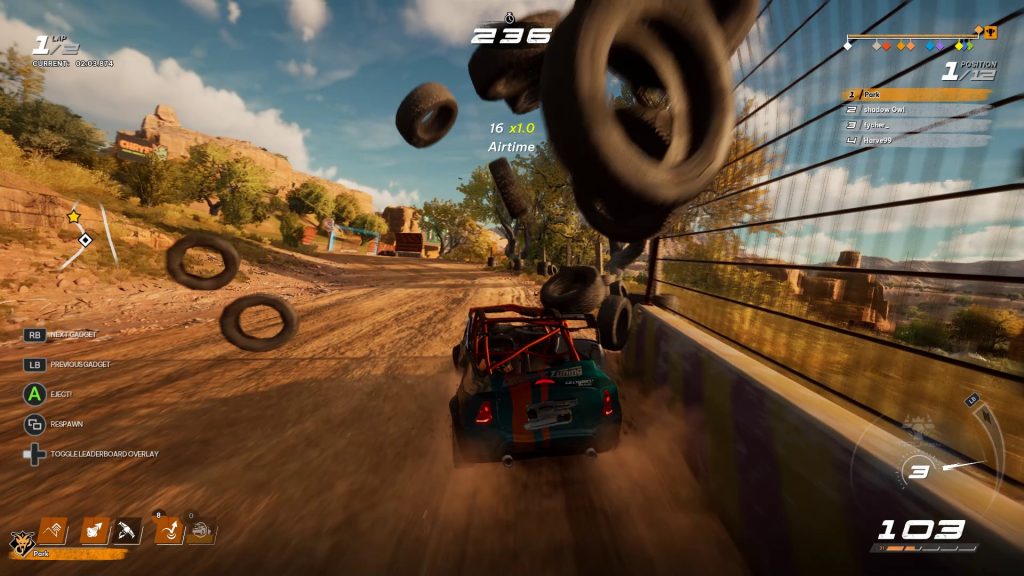Click the white diamond start marker

[849, 45]
